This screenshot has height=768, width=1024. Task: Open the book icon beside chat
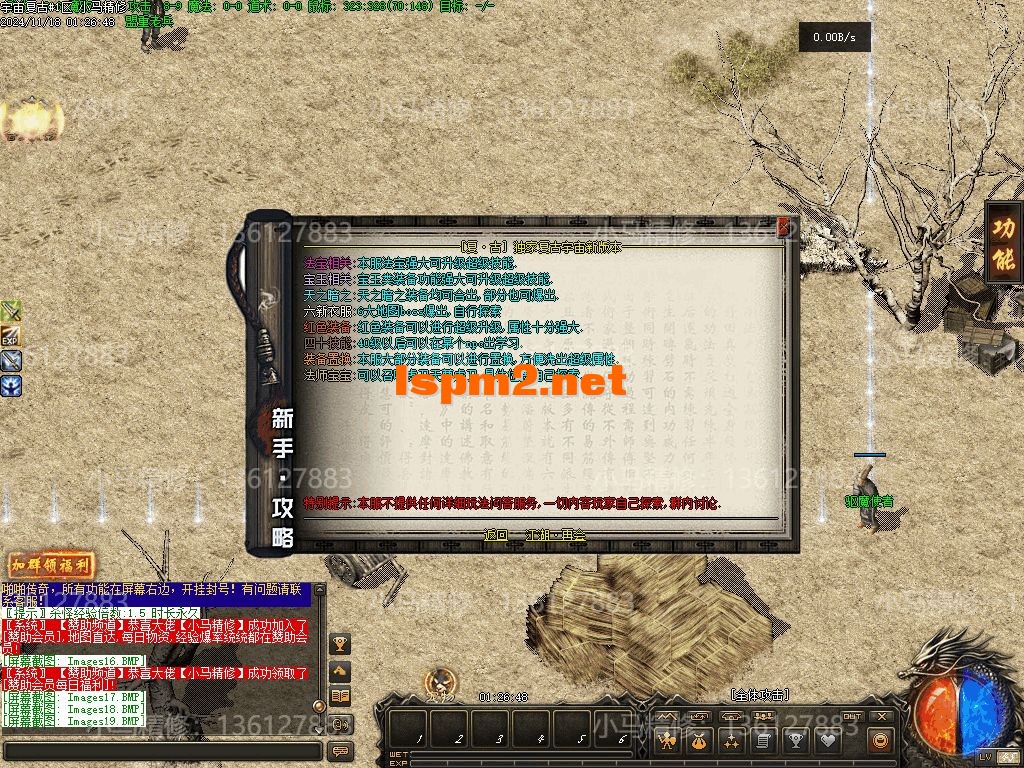click(340, 696)
